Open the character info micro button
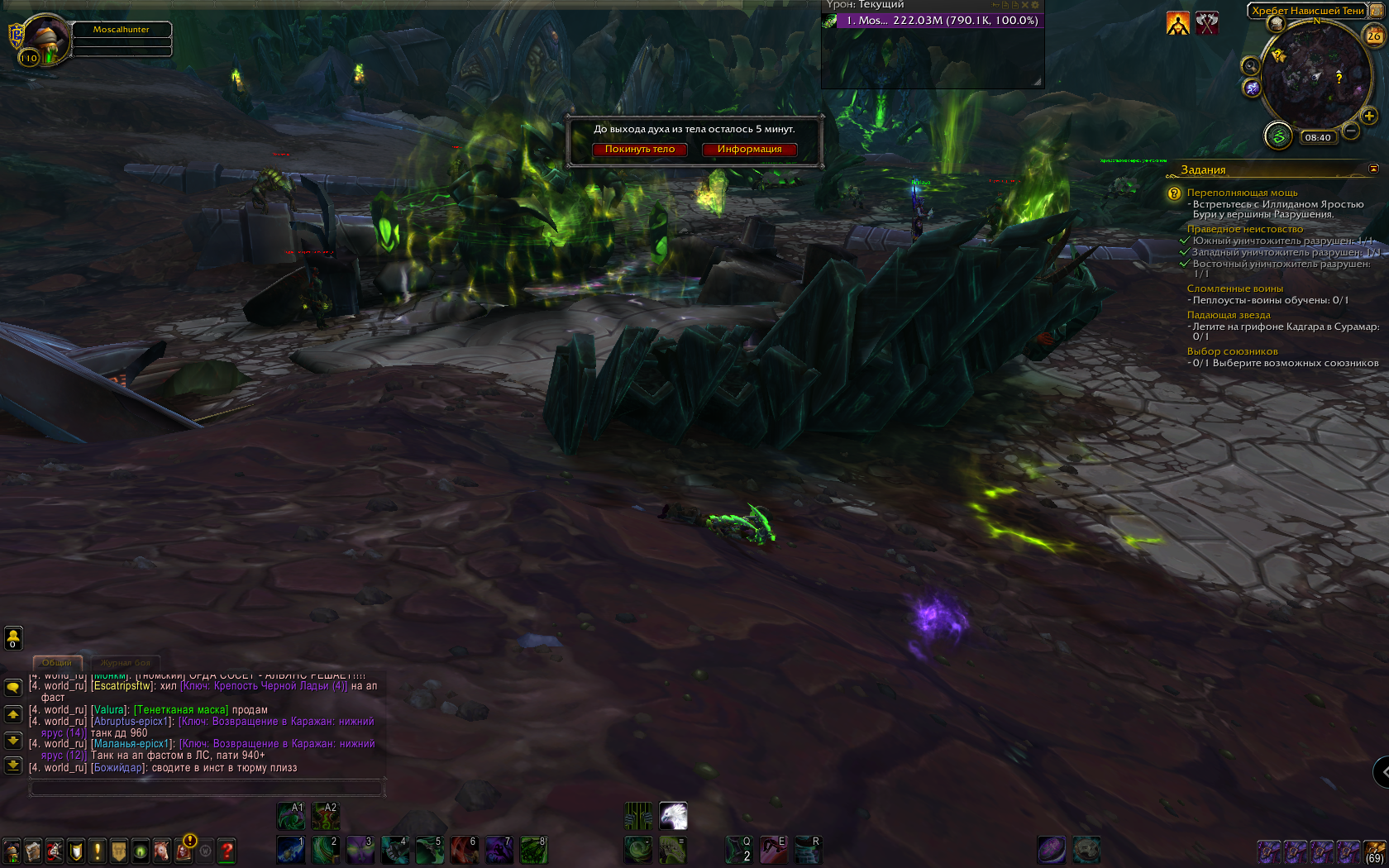Screen dimensions: 1389x868 point(12,851)
